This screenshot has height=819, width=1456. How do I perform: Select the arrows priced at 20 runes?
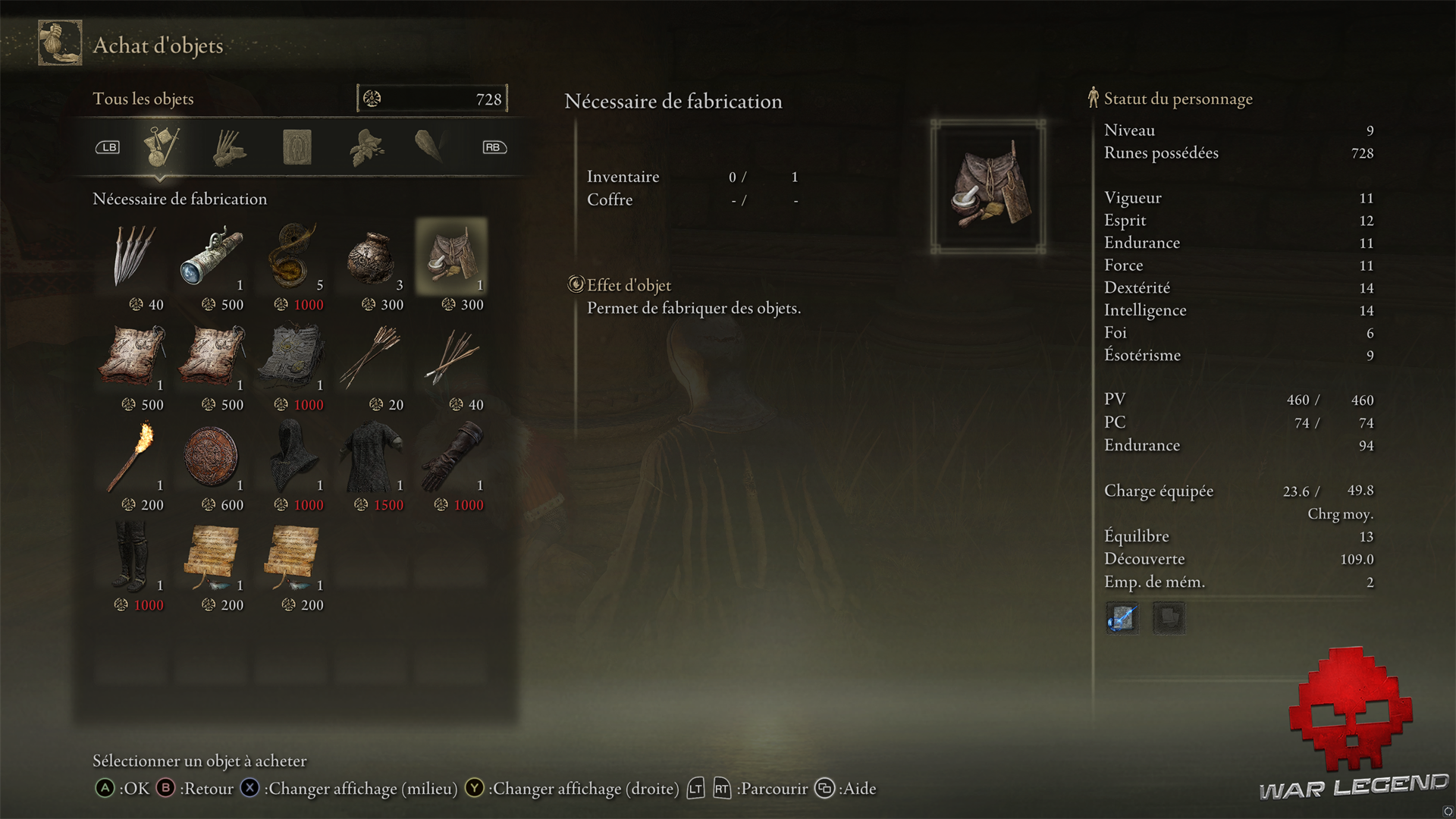(371, 356)
